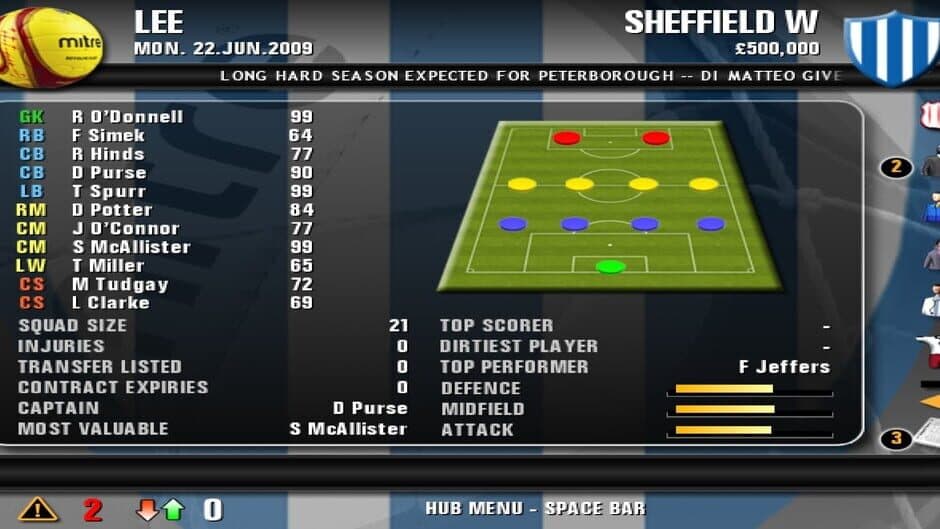
Task: Open the red and green transfer arrows
Action: coord(161,509)
